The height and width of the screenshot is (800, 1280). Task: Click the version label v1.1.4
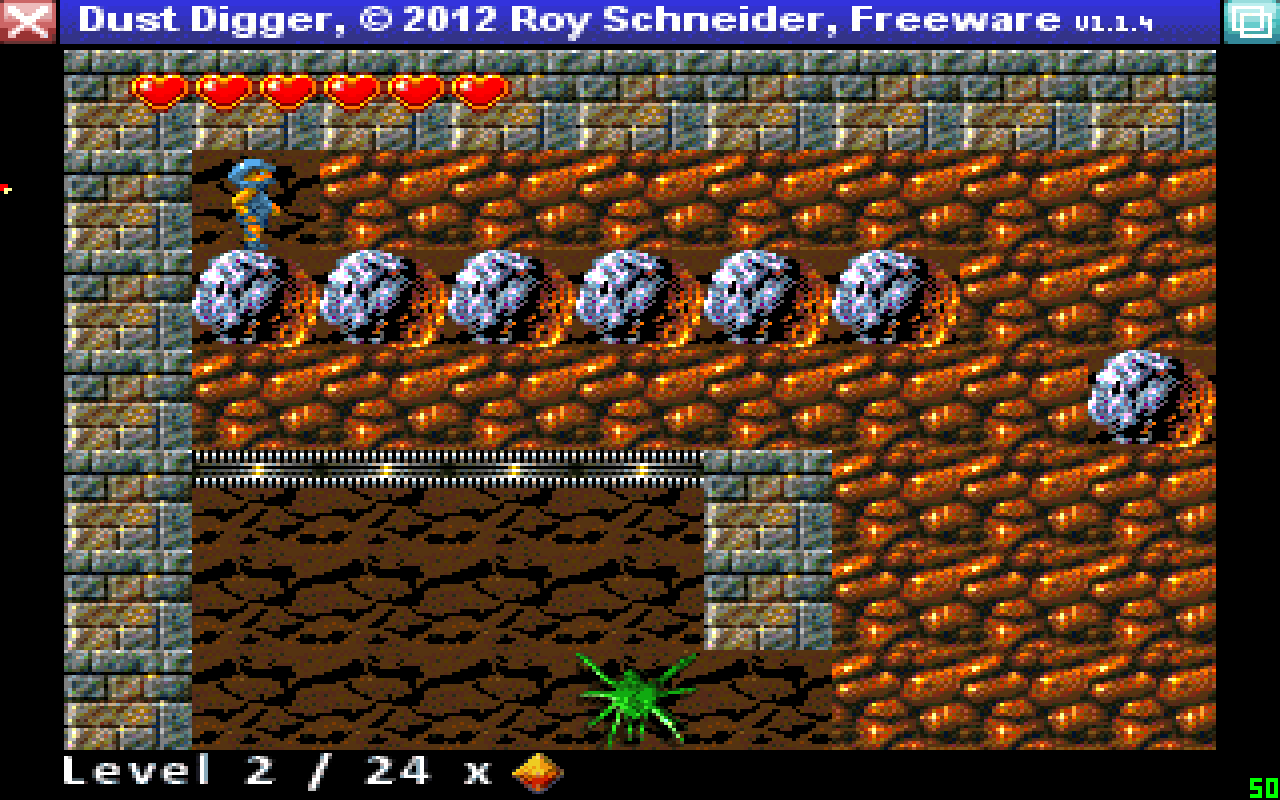tap(1113, 21)
